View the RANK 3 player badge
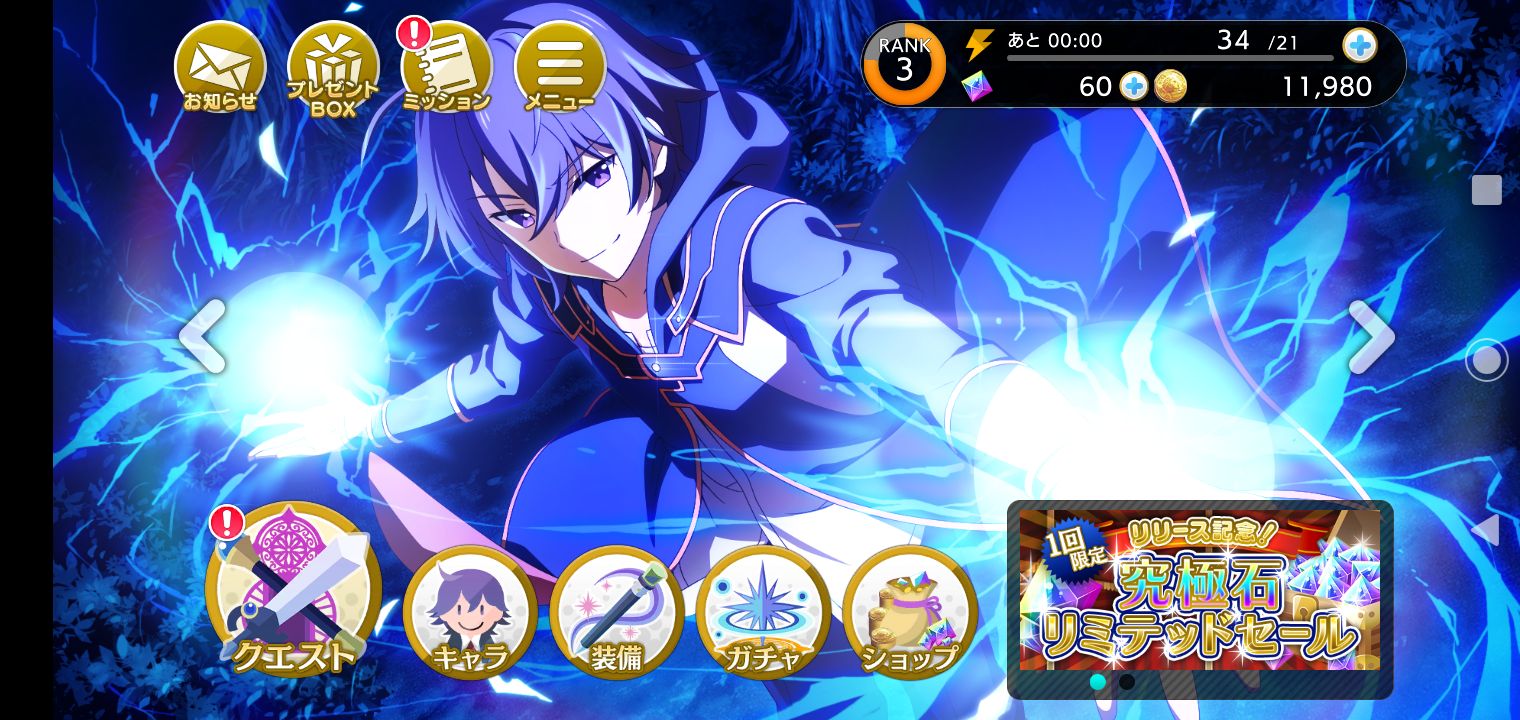This screenshot has height=720, width=1520. 904,65
